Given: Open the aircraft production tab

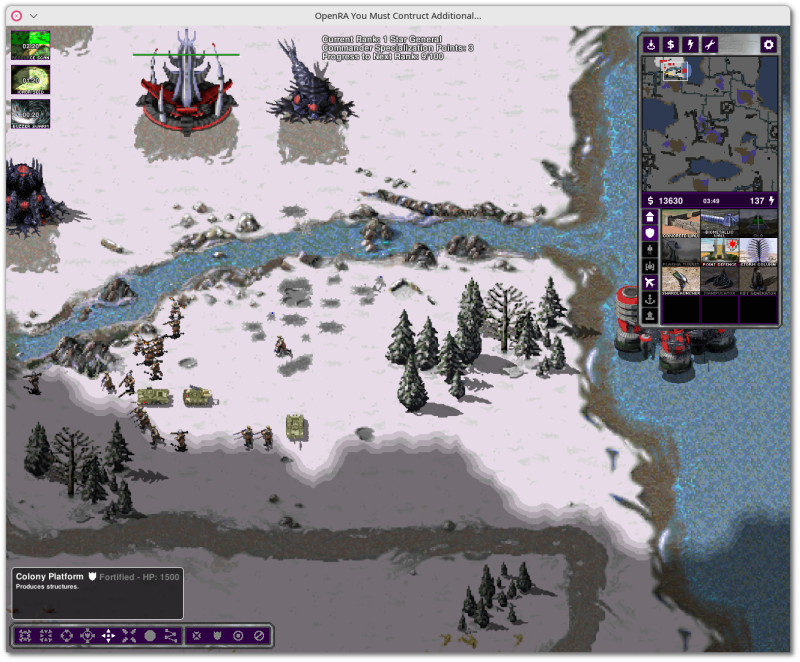Looking at the screenshot, I should pos(649,283).
